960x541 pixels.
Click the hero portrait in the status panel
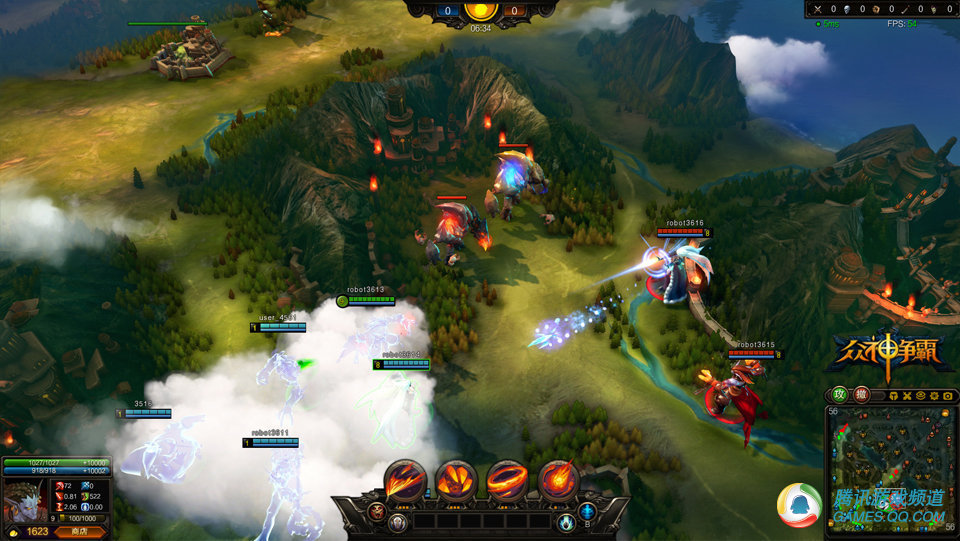[x=22, y=498]
